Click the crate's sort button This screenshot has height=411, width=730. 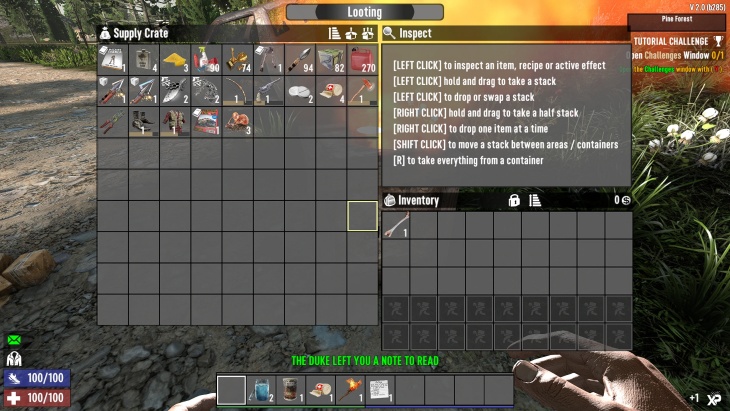(335, 33)
